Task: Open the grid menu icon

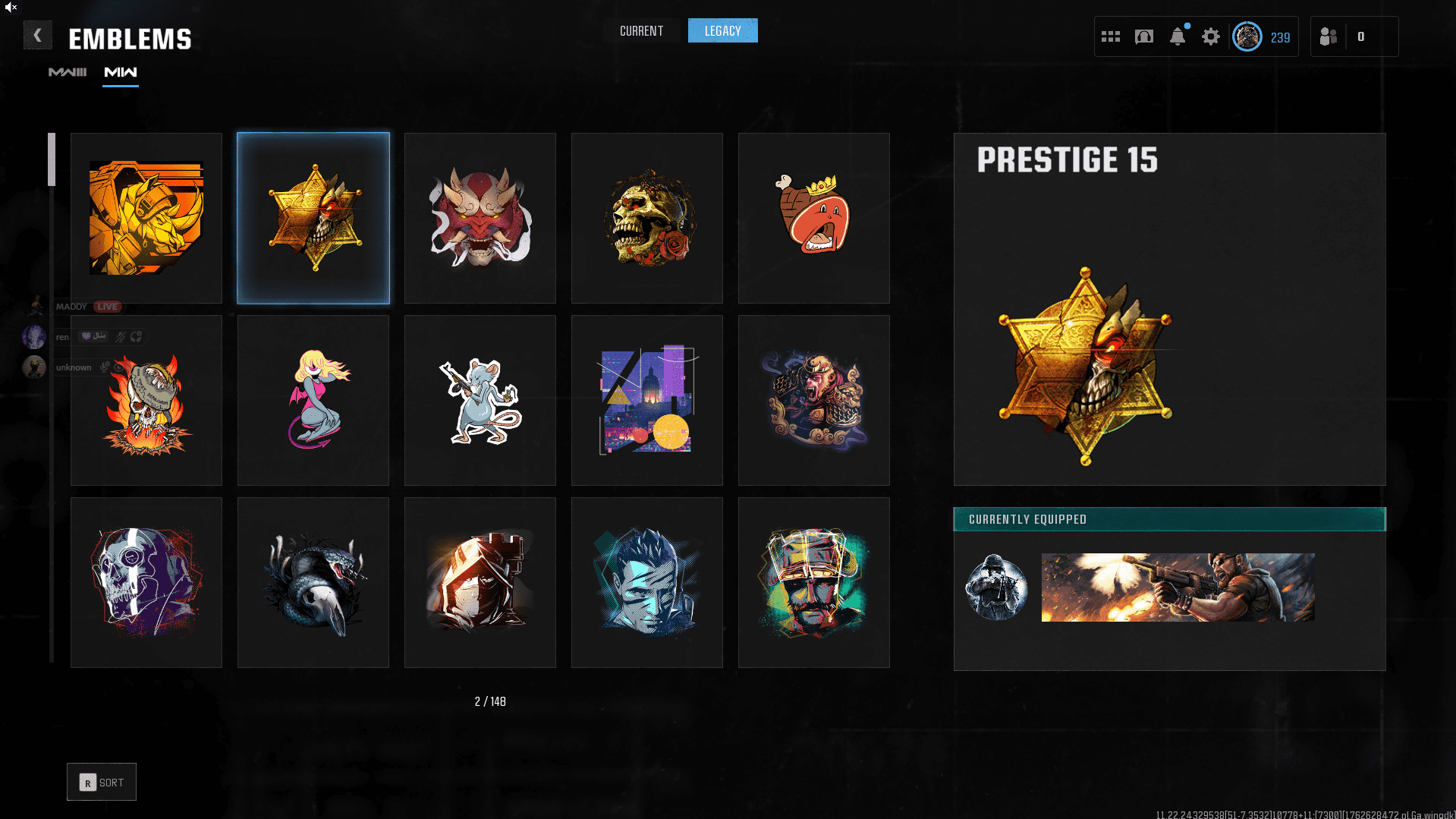Action: coord(1110,36)
